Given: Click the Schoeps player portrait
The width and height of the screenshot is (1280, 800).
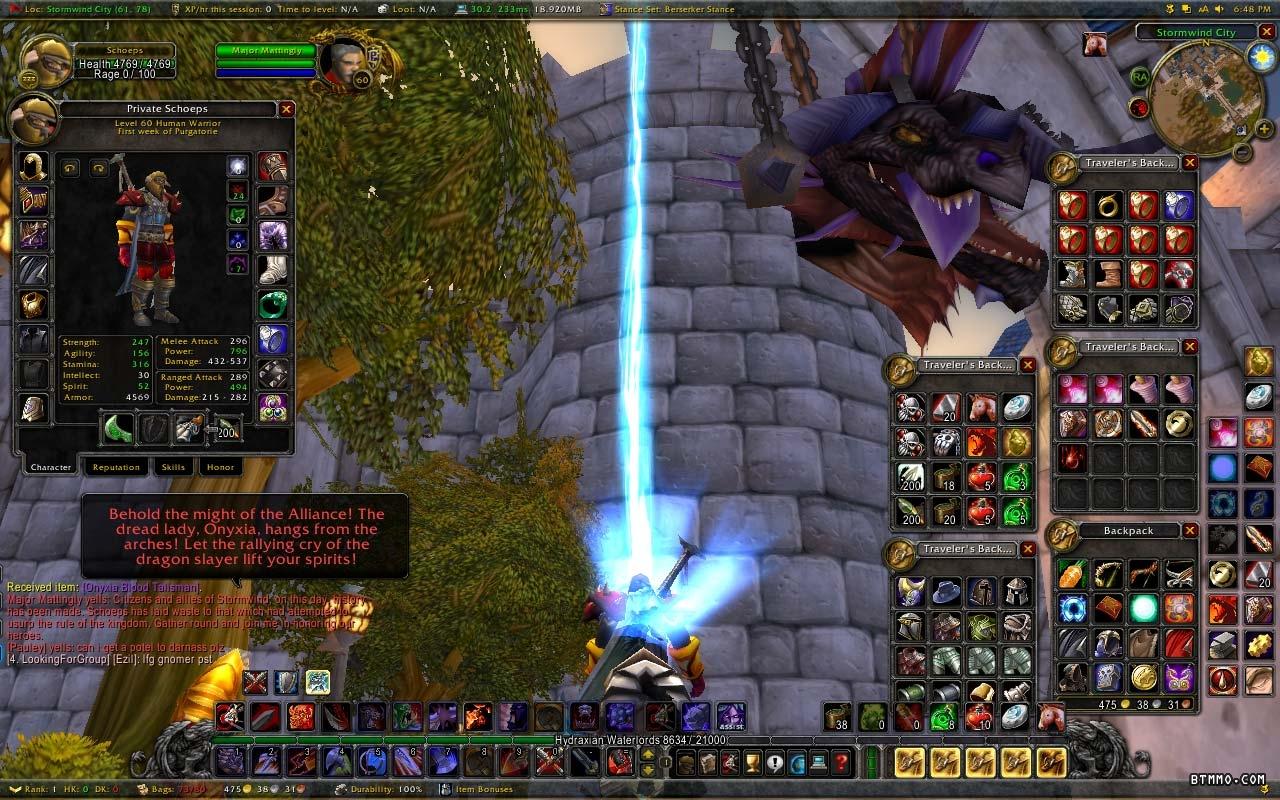Looking at the screenshot, I should [46, 62].
